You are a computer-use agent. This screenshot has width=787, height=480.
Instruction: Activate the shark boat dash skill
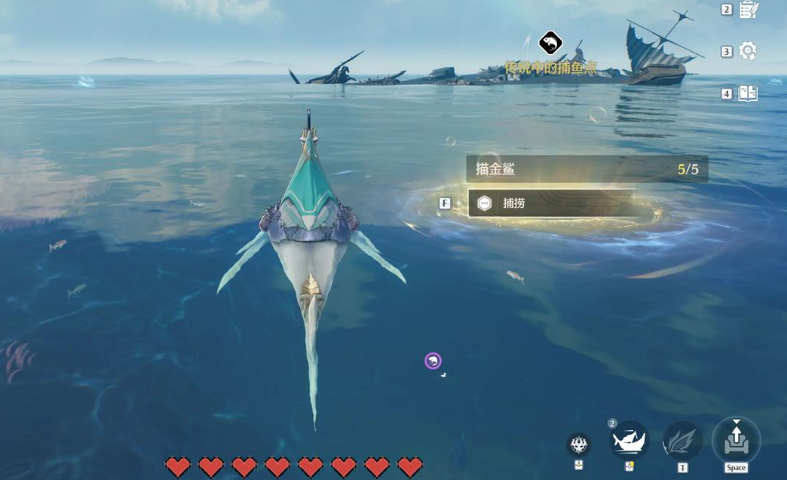tap(630, 439)
